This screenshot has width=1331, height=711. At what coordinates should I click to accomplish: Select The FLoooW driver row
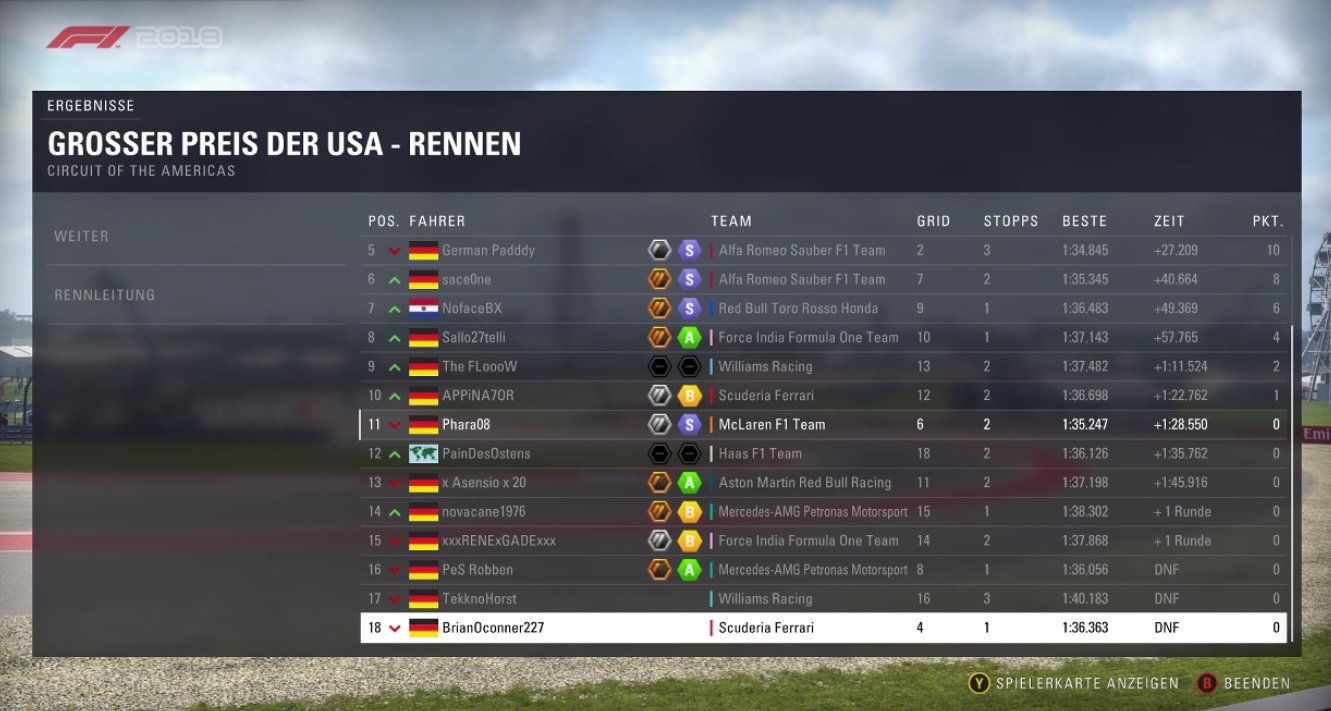[480, 366]
